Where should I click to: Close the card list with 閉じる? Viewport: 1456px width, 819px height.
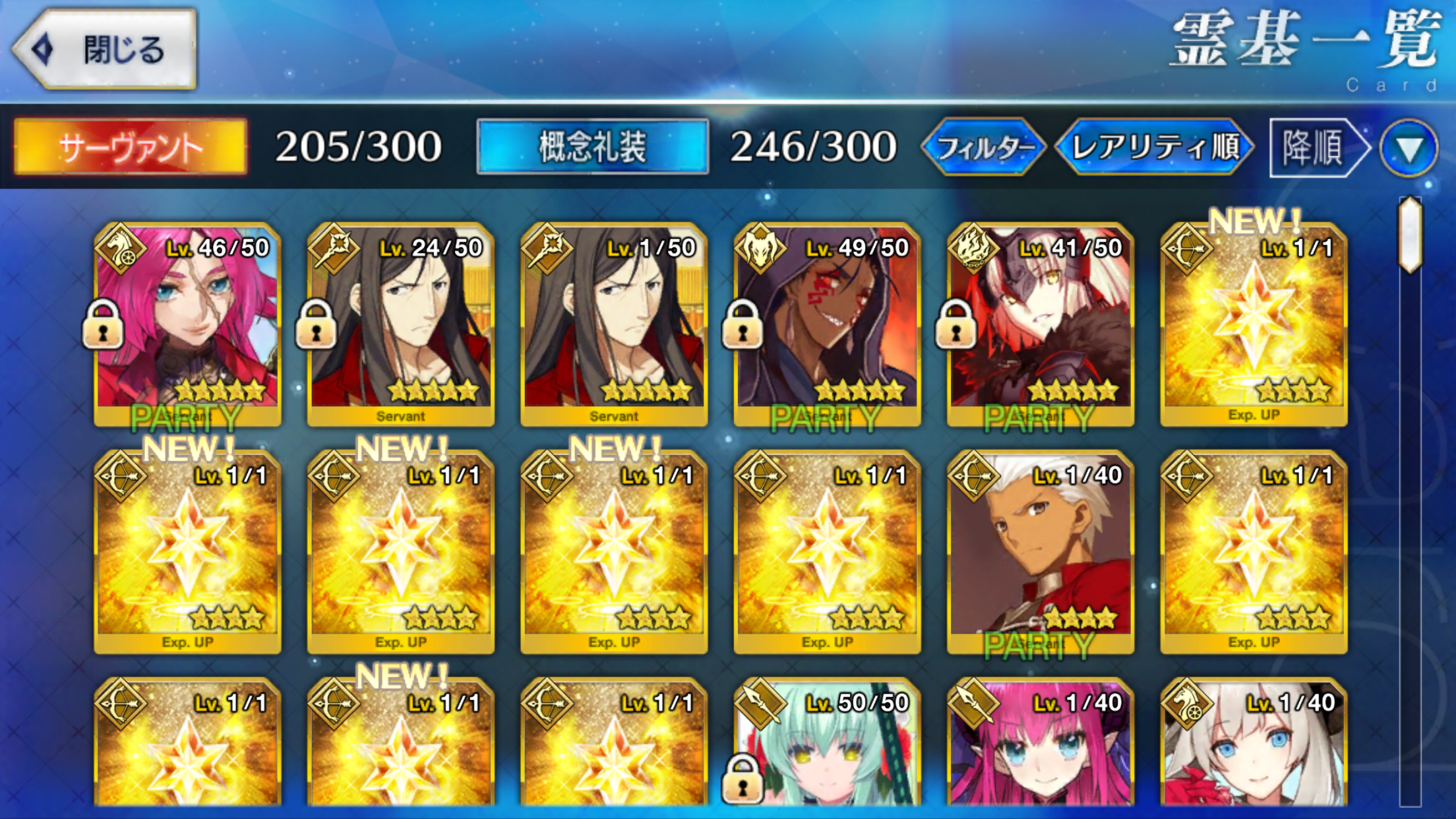[x=106, y=50]
